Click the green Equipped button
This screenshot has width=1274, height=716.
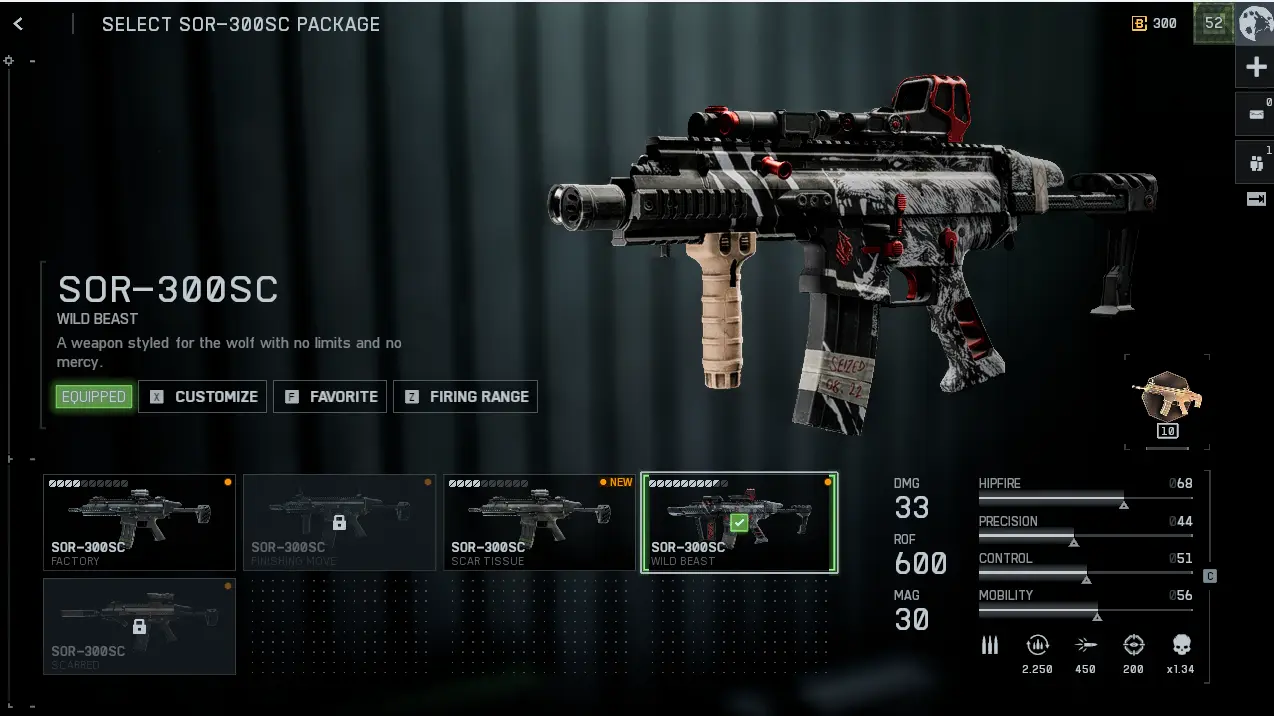pyautogui.click(x=94, y=397)
